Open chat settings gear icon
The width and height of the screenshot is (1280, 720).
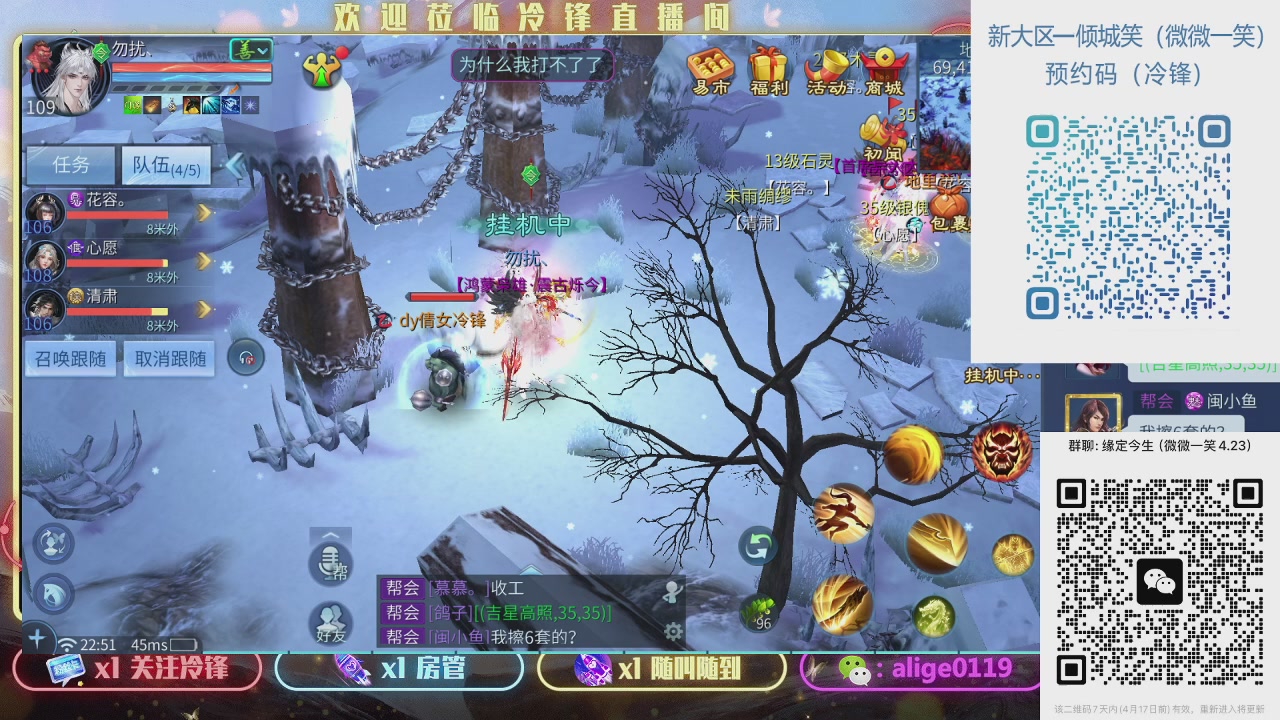pyautogui.click(x=674, y=631)
